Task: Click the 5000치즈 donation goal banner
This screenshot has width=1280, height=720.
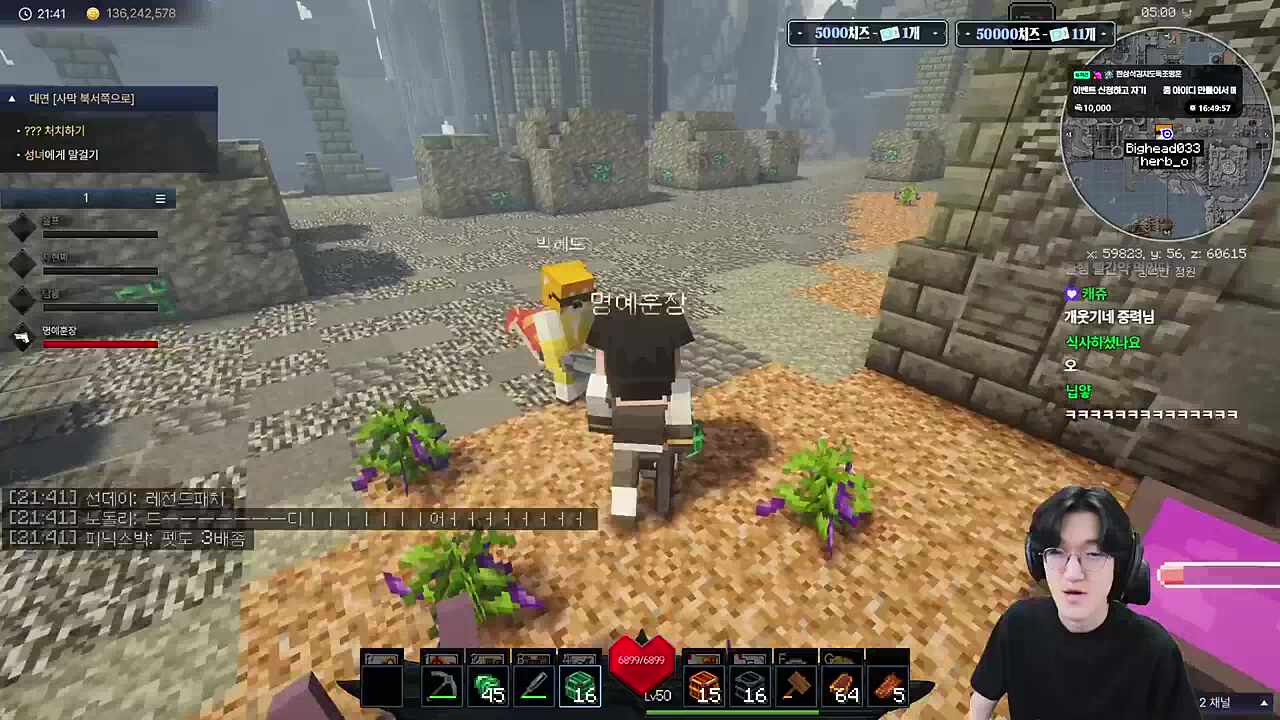Action: pyautogui.click(x=867, y=34)
